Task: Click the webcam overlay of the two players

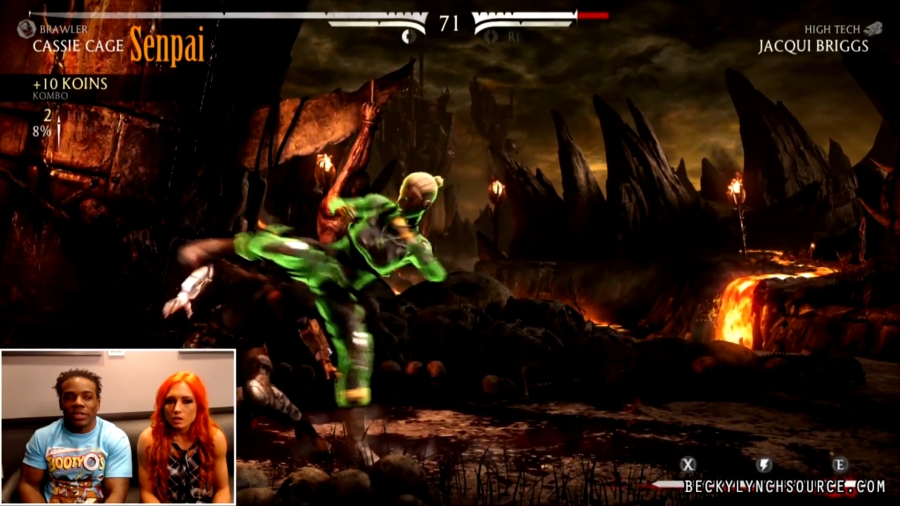Action: (x=118, y=426)
